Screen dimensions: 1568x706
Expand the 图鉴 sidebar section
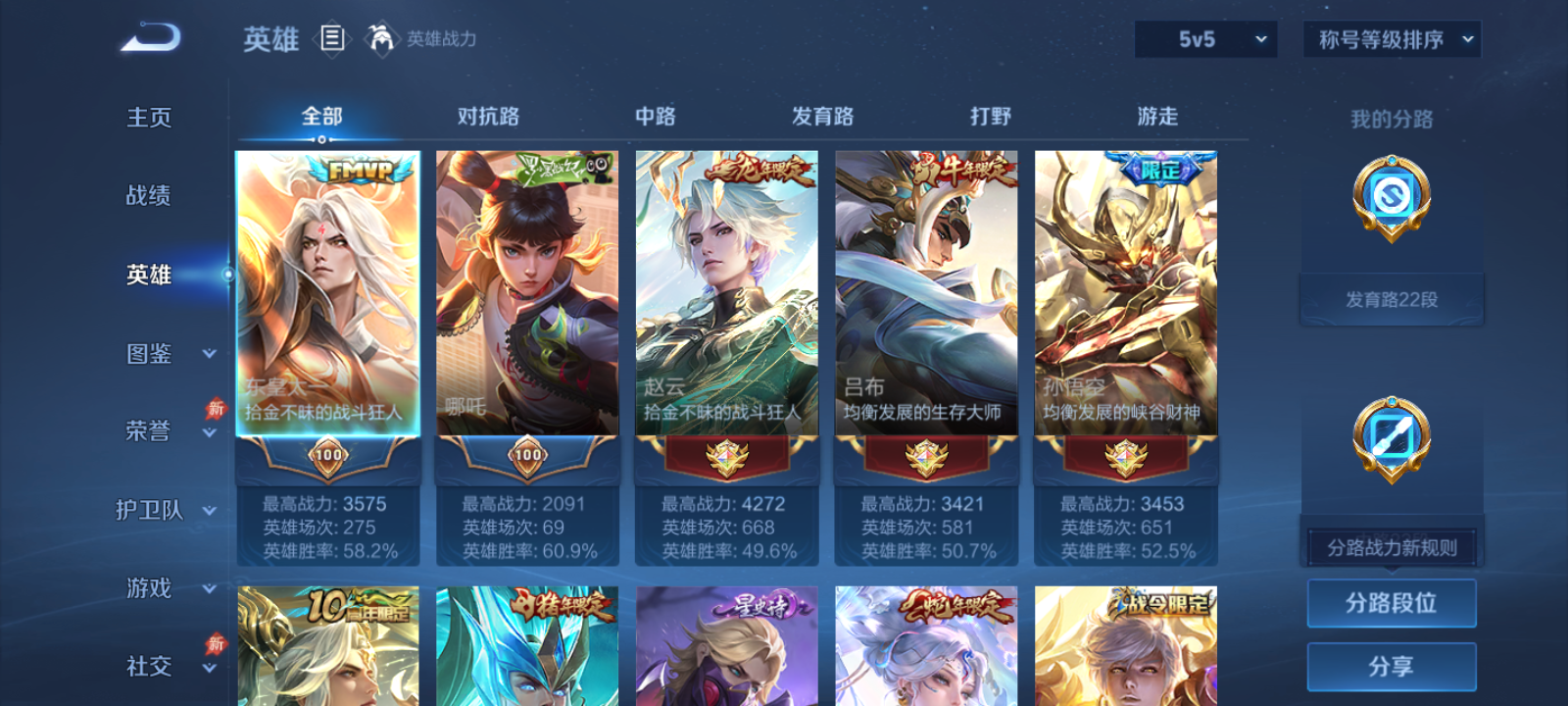pyautogui.click(x=162, y=354)
